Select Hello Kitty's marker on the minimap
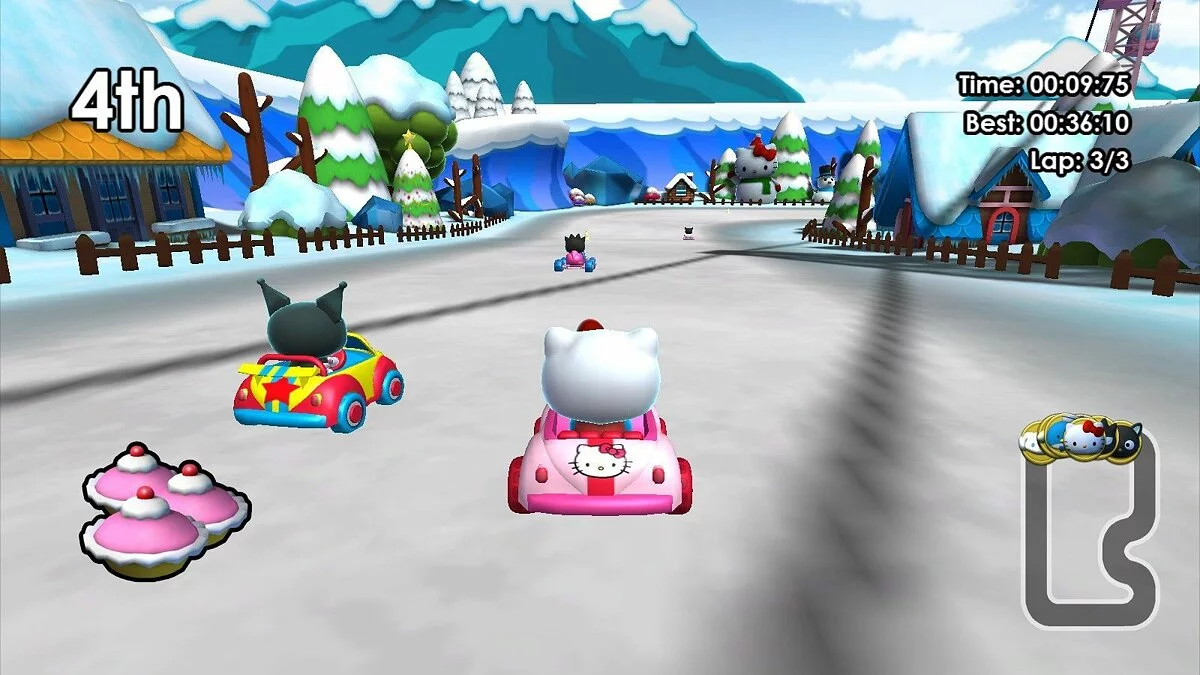Screen dimensions: 1200x675 click(x=1084, y=437)
